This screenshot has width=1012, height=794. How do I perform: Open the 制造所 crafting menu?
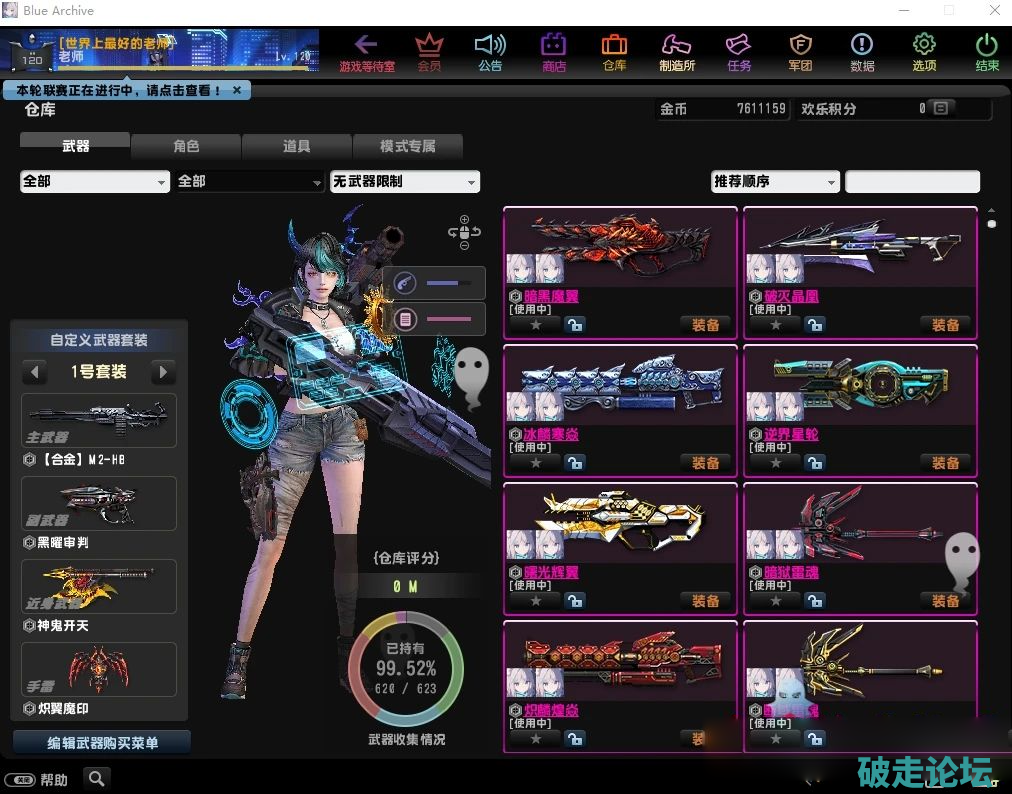coord(677,52)
